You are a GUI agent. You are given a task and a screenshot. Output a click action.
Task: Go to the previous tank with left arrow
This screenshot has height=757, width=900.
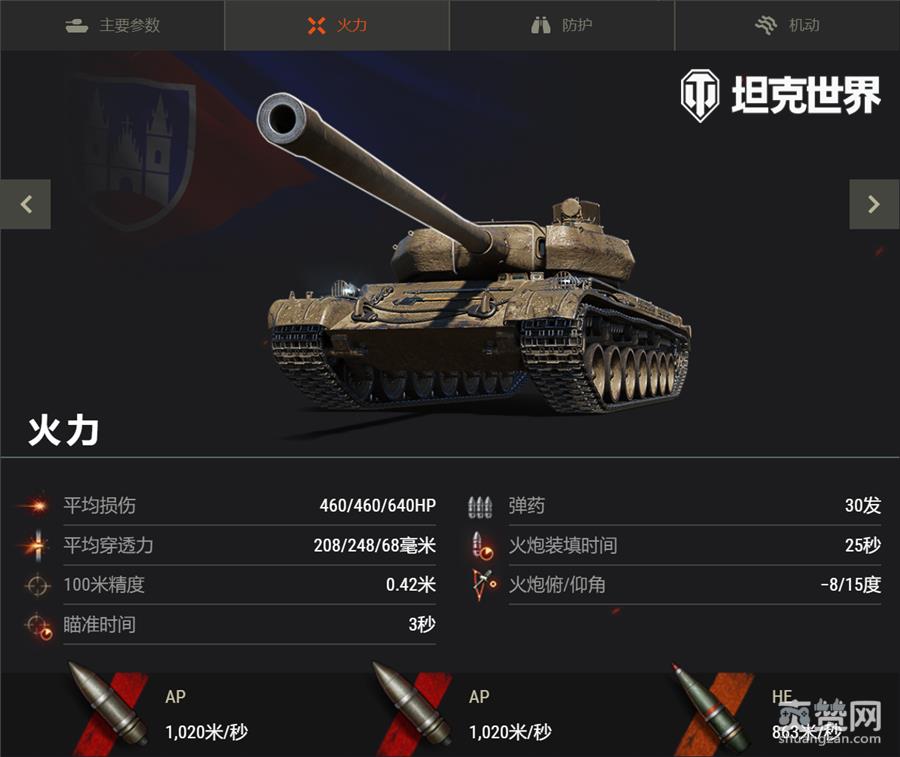click(26, 204)
